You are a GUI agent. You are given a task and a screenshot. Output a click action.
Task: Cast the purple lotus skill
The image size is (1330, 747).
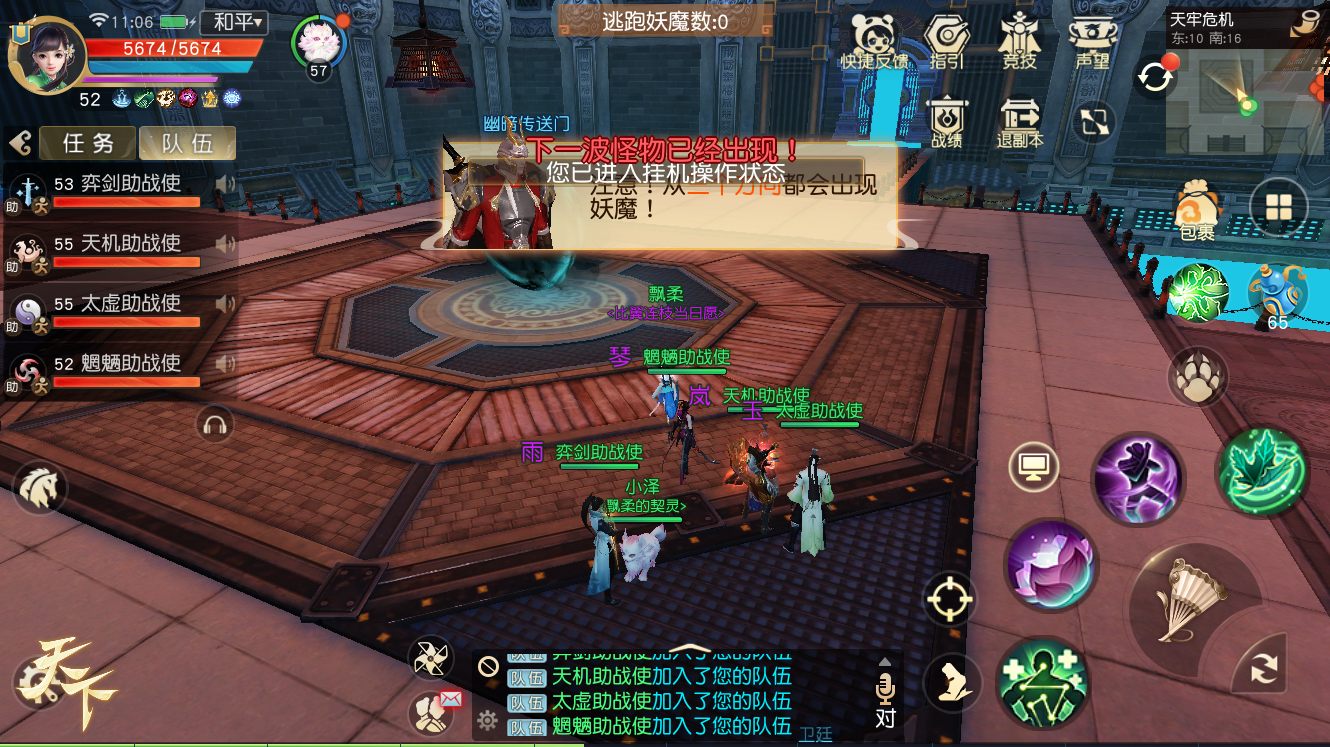click(x=1051, y=564)
